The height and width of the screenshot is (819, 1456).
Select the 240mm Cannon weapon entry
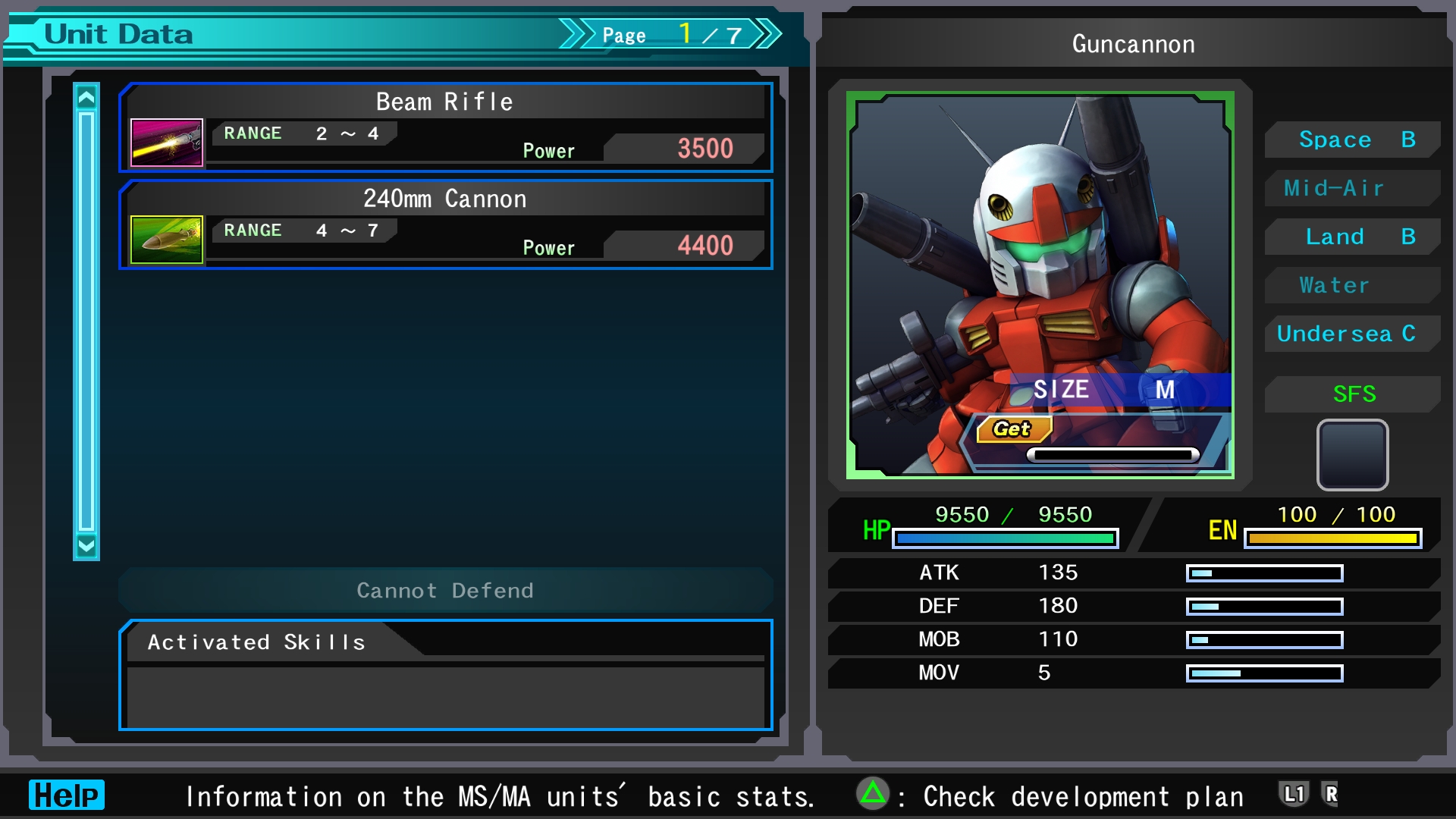tap(445, 224)
